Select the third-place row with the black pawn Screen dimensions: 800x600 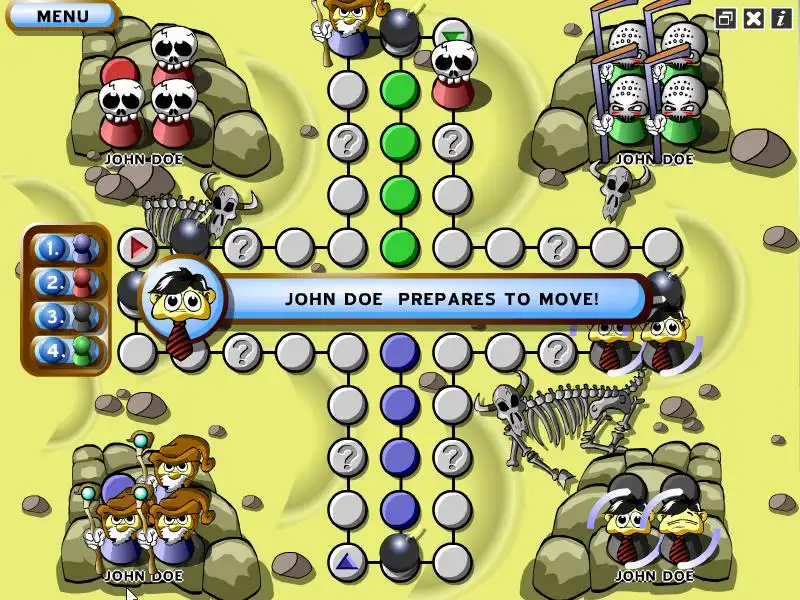click(67, 316)
